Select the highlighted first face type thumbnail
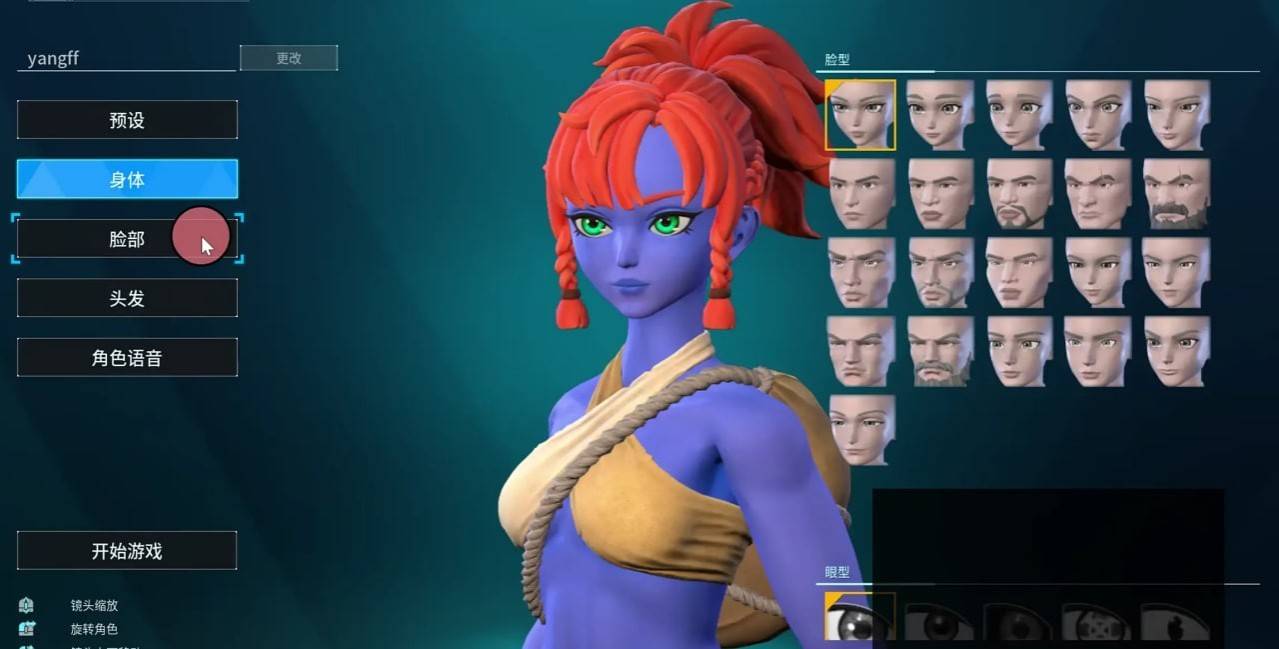 [860, 115]
